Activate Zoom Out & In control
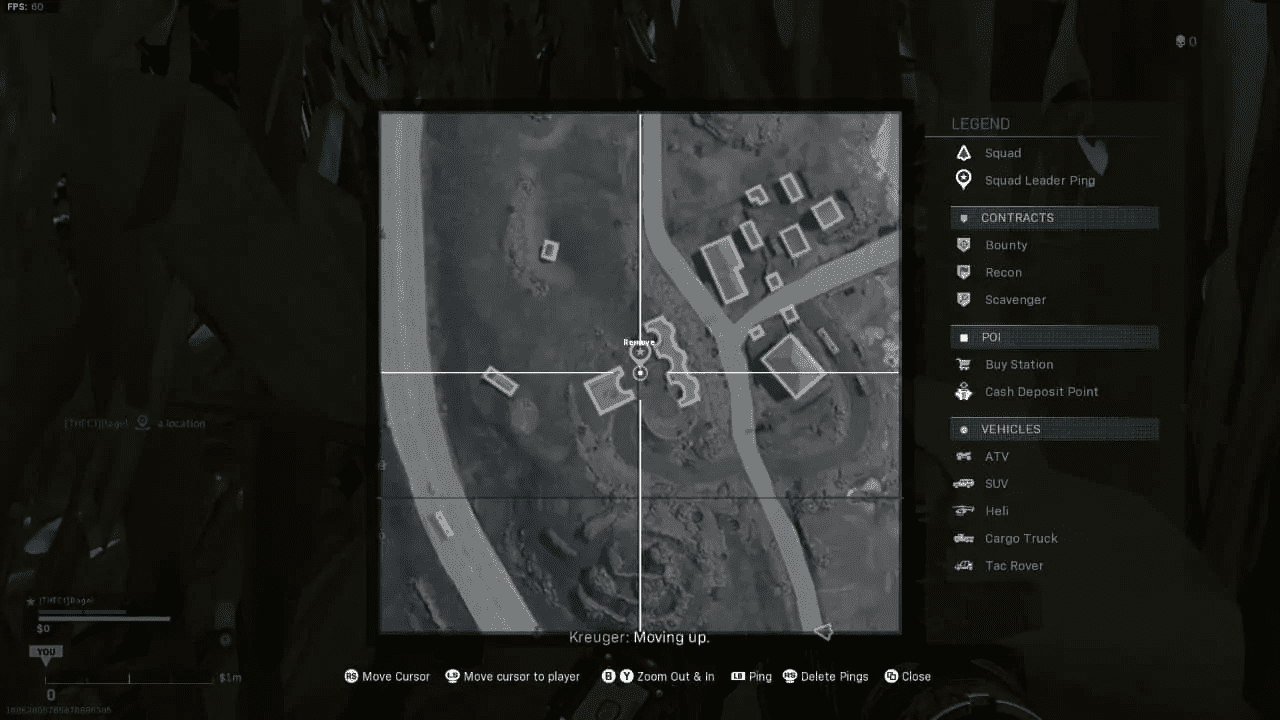This screenshot has width=1280, height=720. click(x=659, y=676)
